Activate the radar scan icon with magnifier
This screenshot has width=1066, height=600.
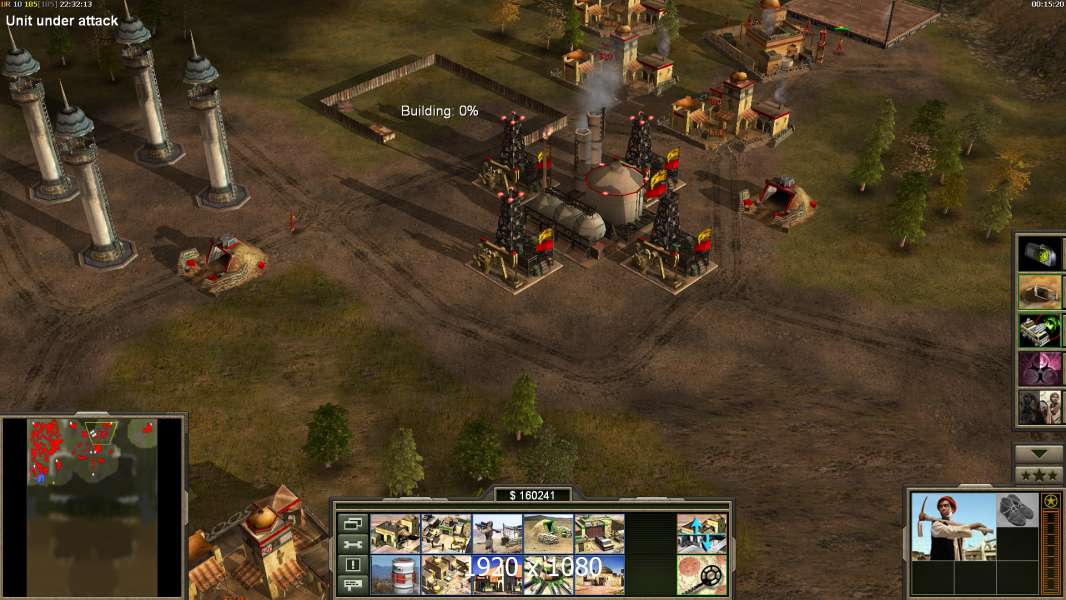[701, 575]
